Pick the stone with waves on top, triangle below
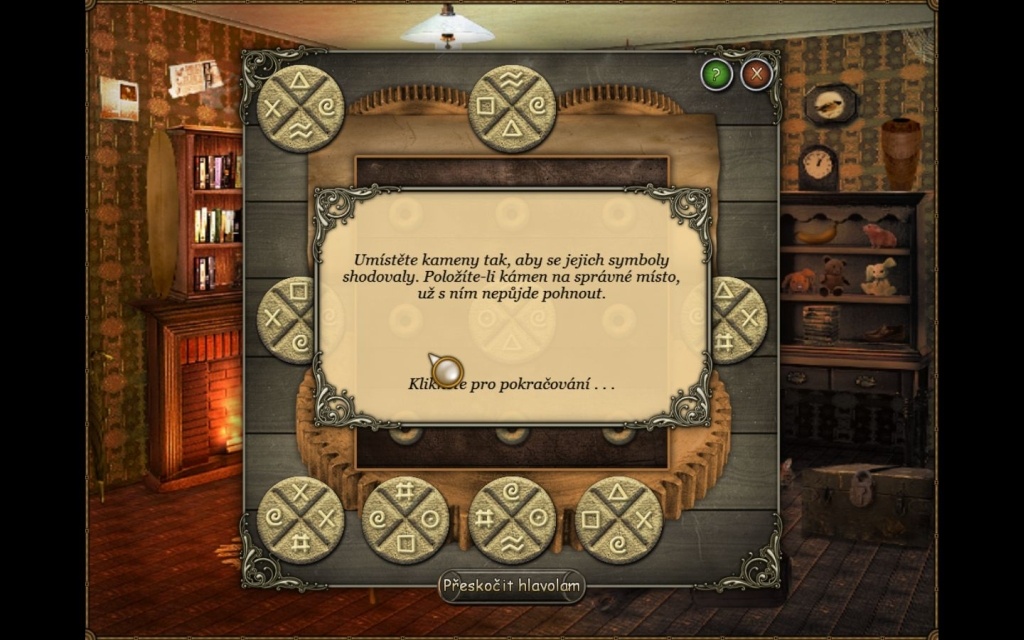Viewport: 1024px width, 640px height. (512, 108)
